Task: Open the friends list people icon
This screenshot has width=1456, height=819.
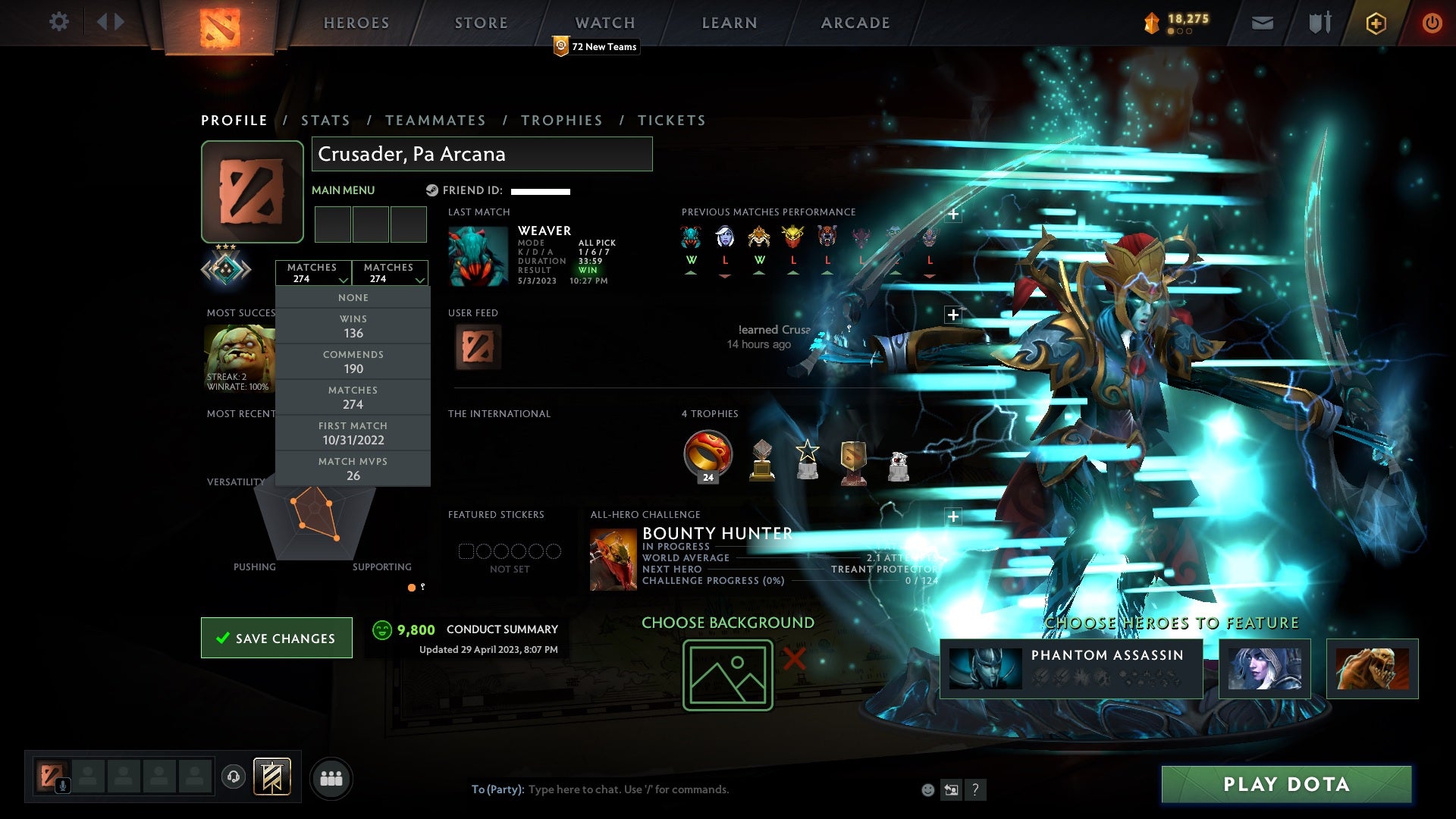Action: [x=331, y=777]
